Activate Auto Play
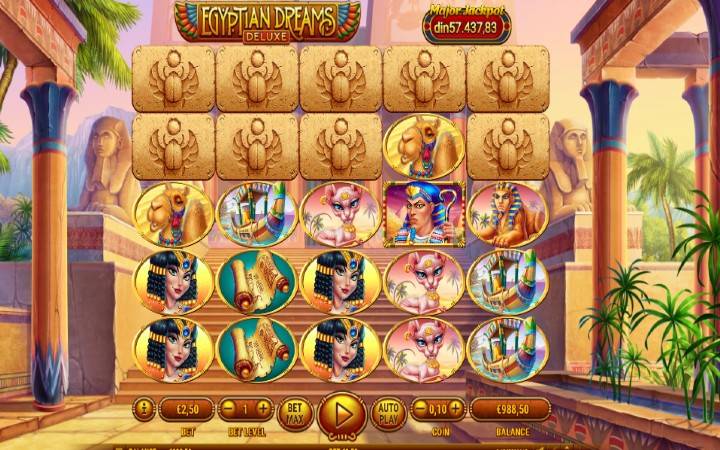Image resolution: width=720 pixels, height=450 pixels. coord(387,410)
